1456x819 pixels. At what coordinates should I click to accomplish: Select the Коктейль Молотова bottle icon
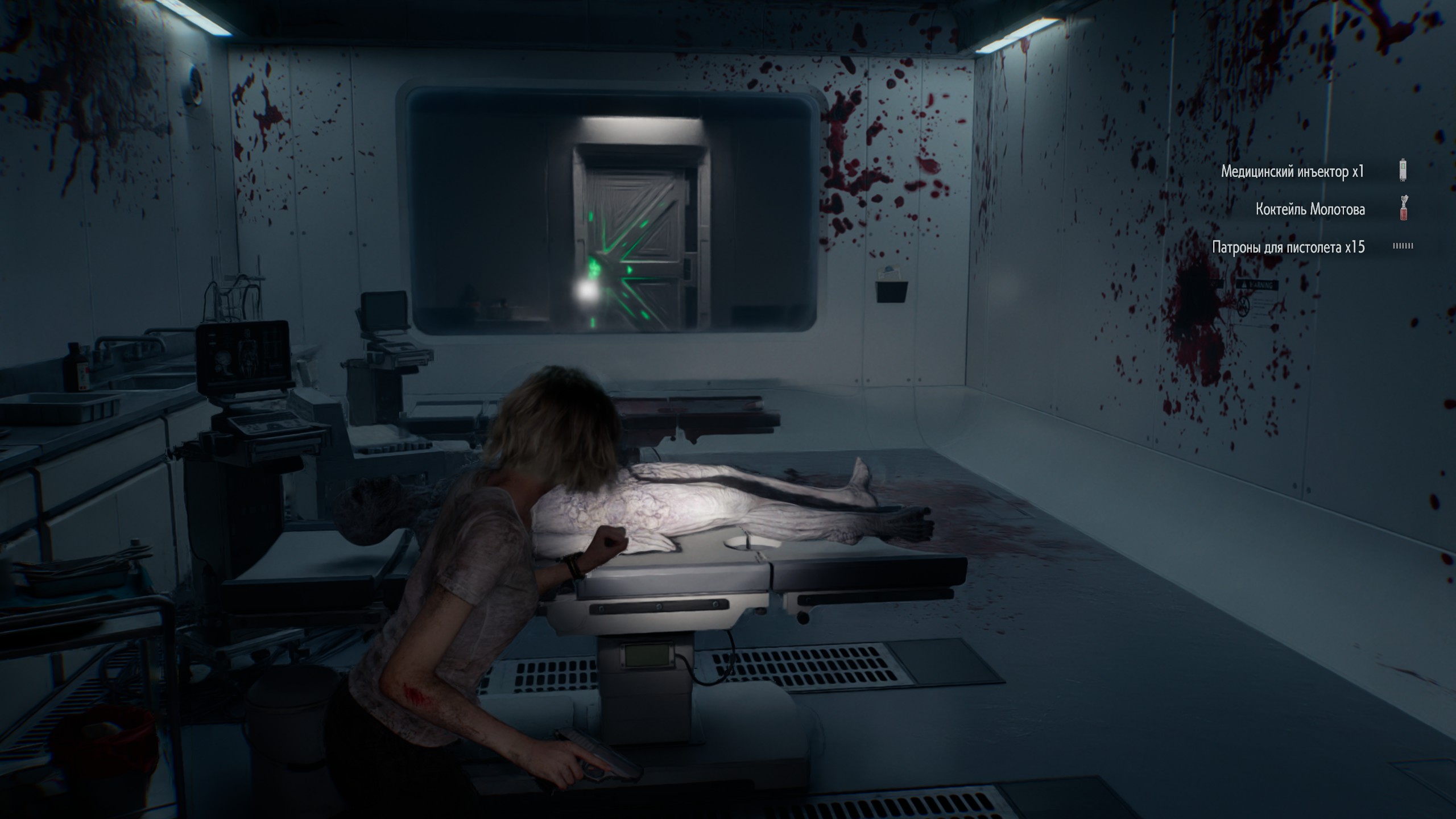(x=1403, y=208)
